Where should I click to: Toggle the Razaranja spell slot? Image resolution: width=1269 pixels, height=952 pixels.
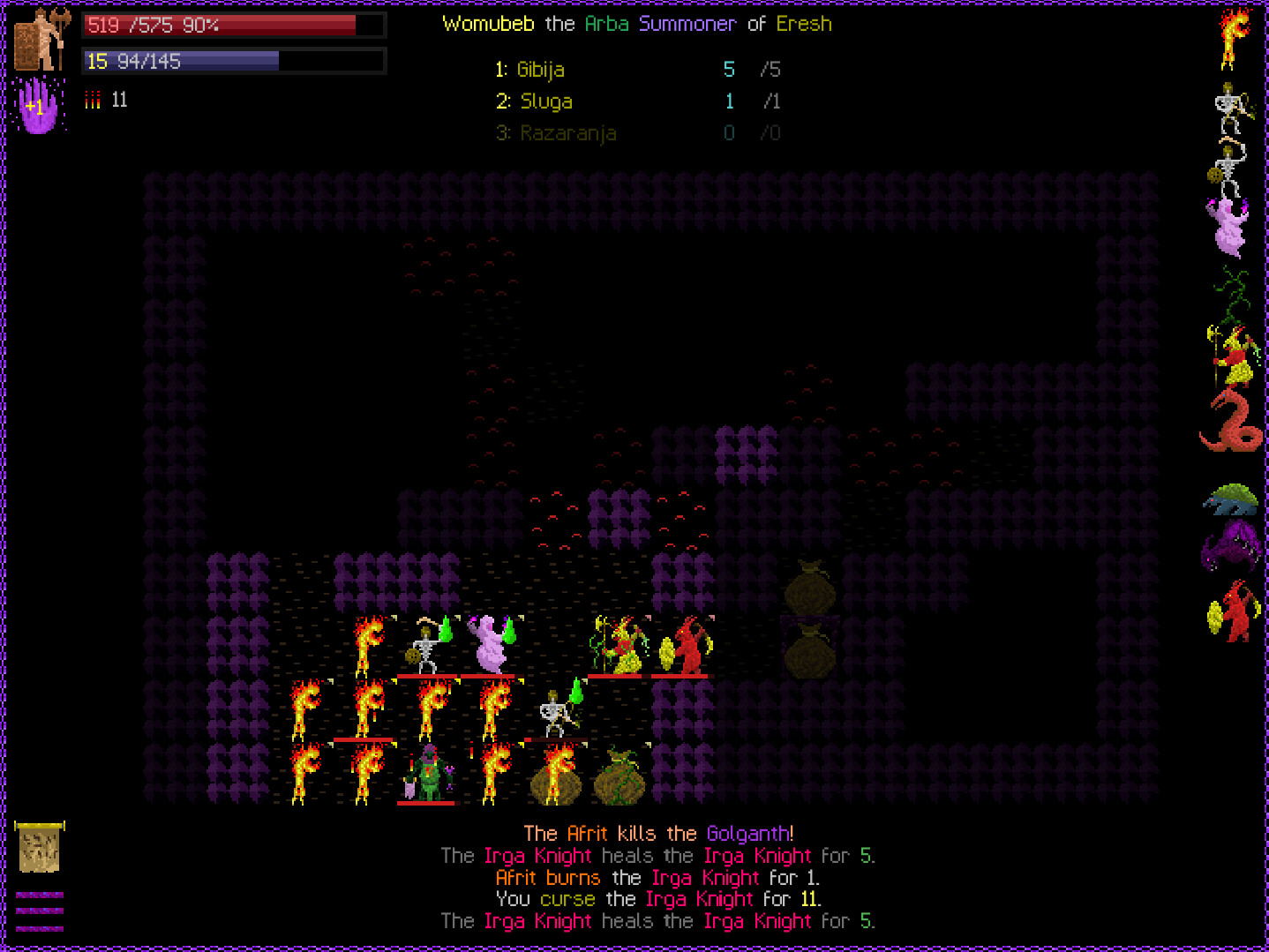[x=567, y=133]
